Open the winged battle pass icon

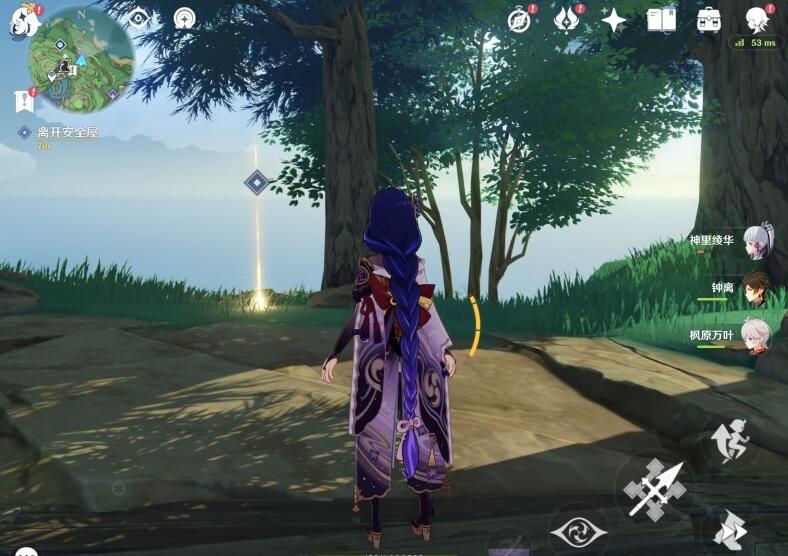pyautogui.click(x=567, y=20)
